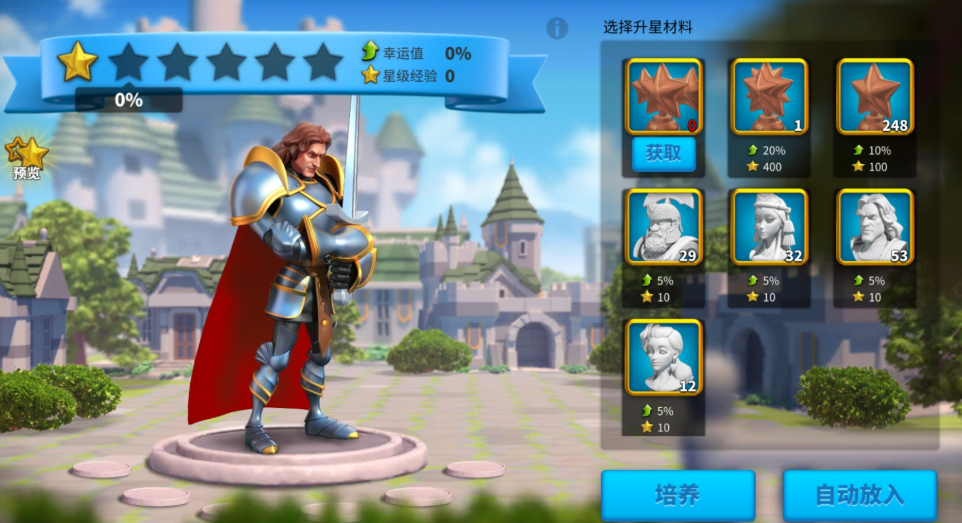Tap the 获取 obtain button
962x523 pixels.
click(663, 153)
